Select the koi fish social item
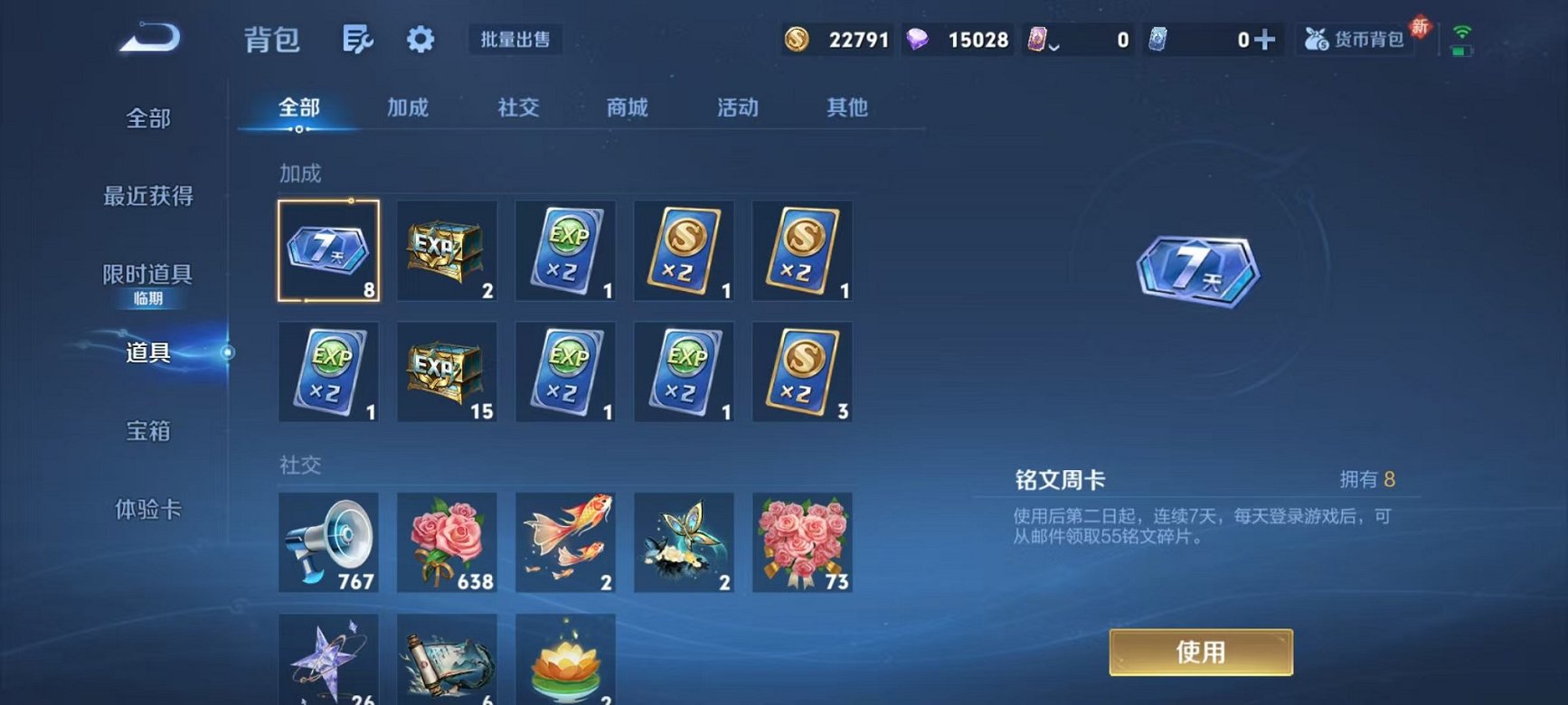The height and width of the screenshot is (705, 1568). click(x=564, y=542)
